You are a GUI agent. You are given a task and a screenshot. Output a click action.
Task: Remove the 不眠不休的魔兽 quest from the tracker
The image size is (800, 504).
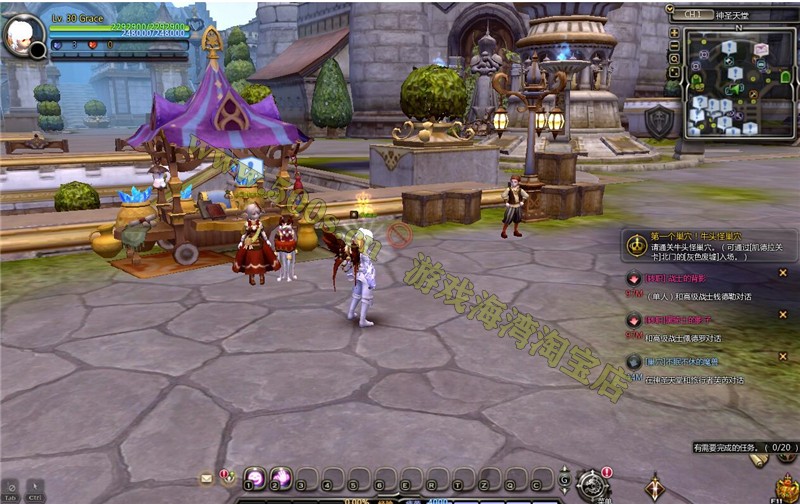[x=782, y=355]
